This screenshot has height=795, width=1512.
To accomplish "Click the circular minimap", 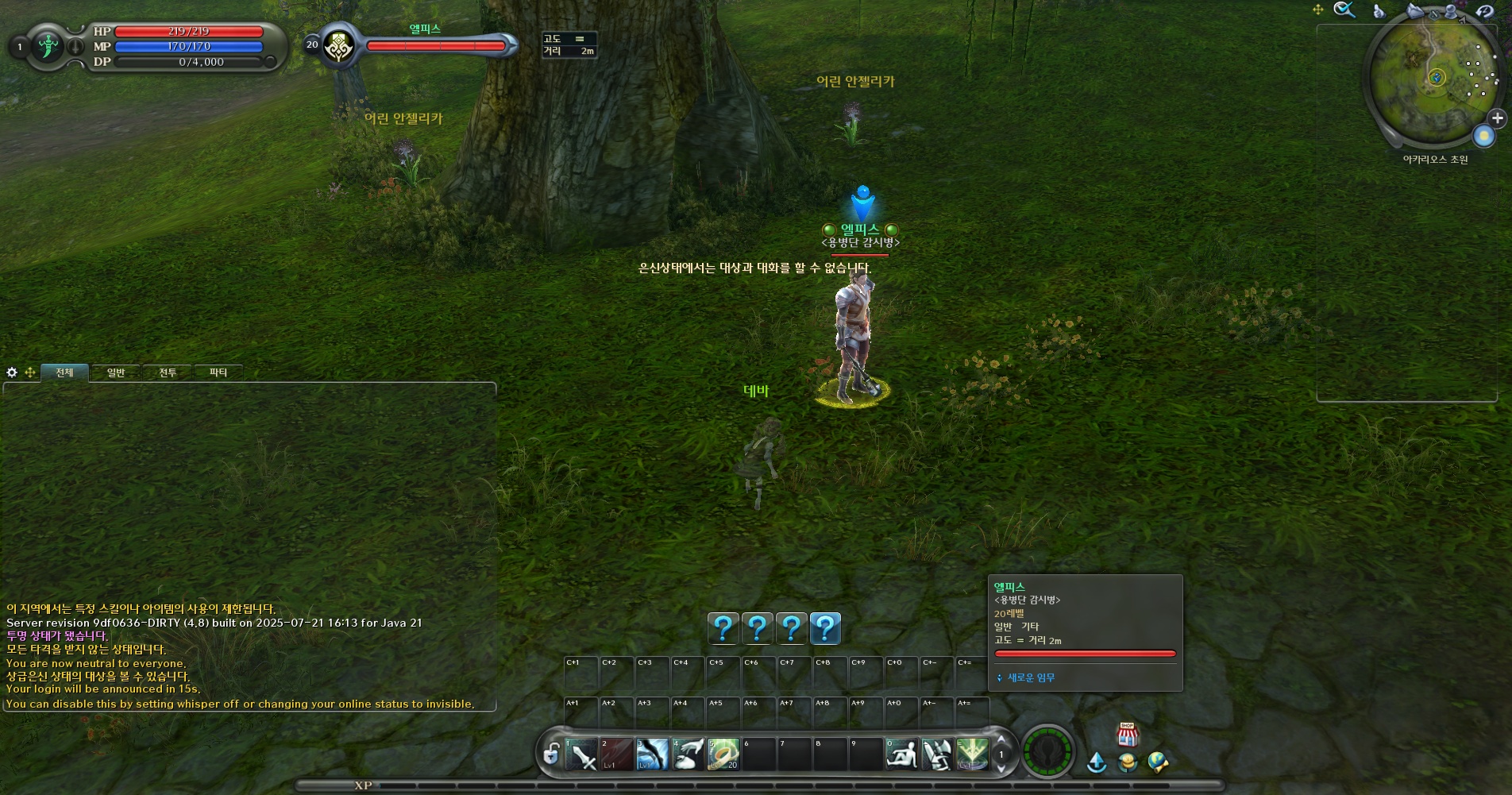I will 1434,78.
